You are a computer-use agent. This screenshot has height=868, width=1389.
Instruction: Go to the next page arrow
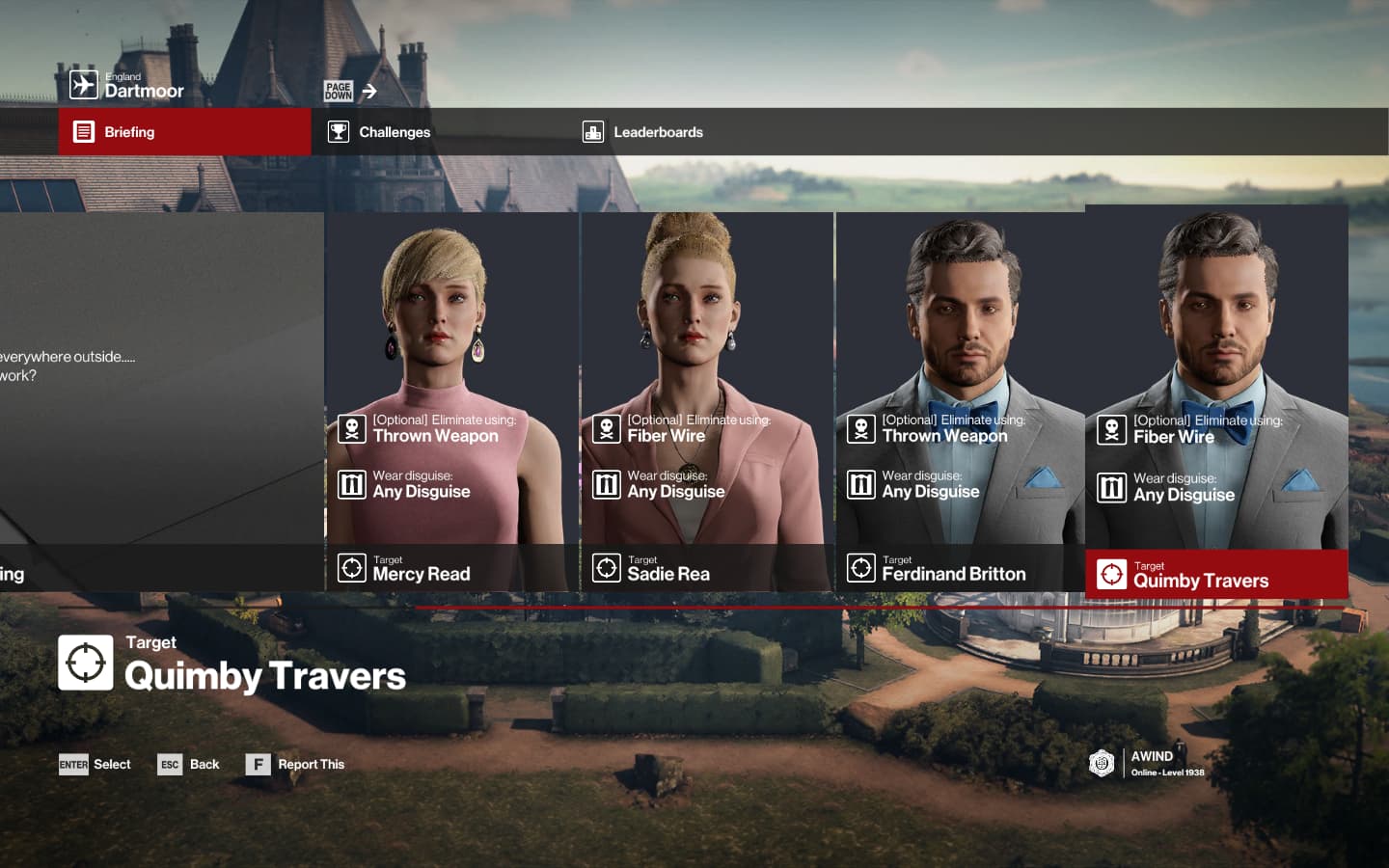(351, 92)
